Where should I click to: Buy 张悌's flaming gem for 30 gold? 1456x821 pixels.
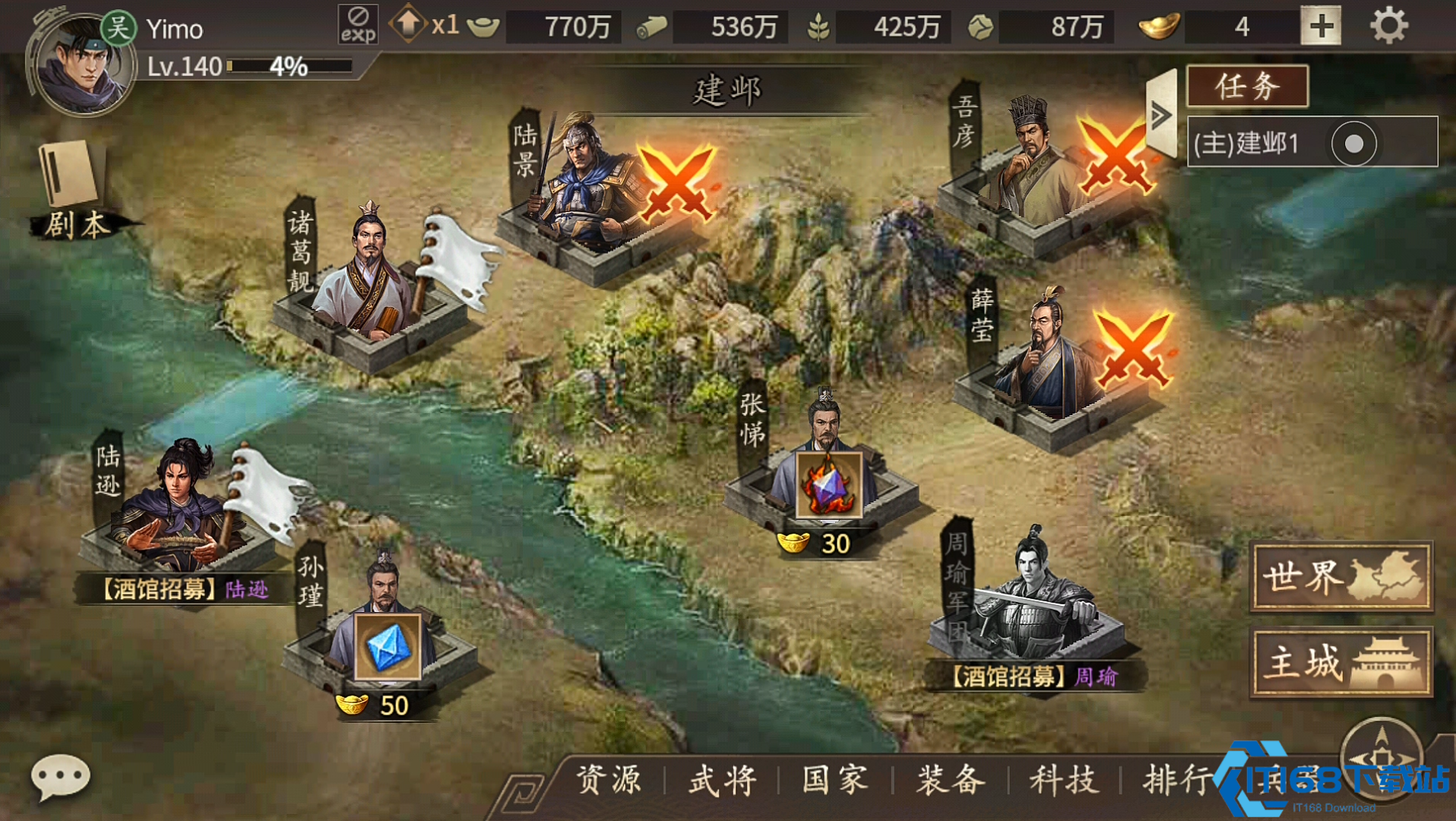point(828,486)
